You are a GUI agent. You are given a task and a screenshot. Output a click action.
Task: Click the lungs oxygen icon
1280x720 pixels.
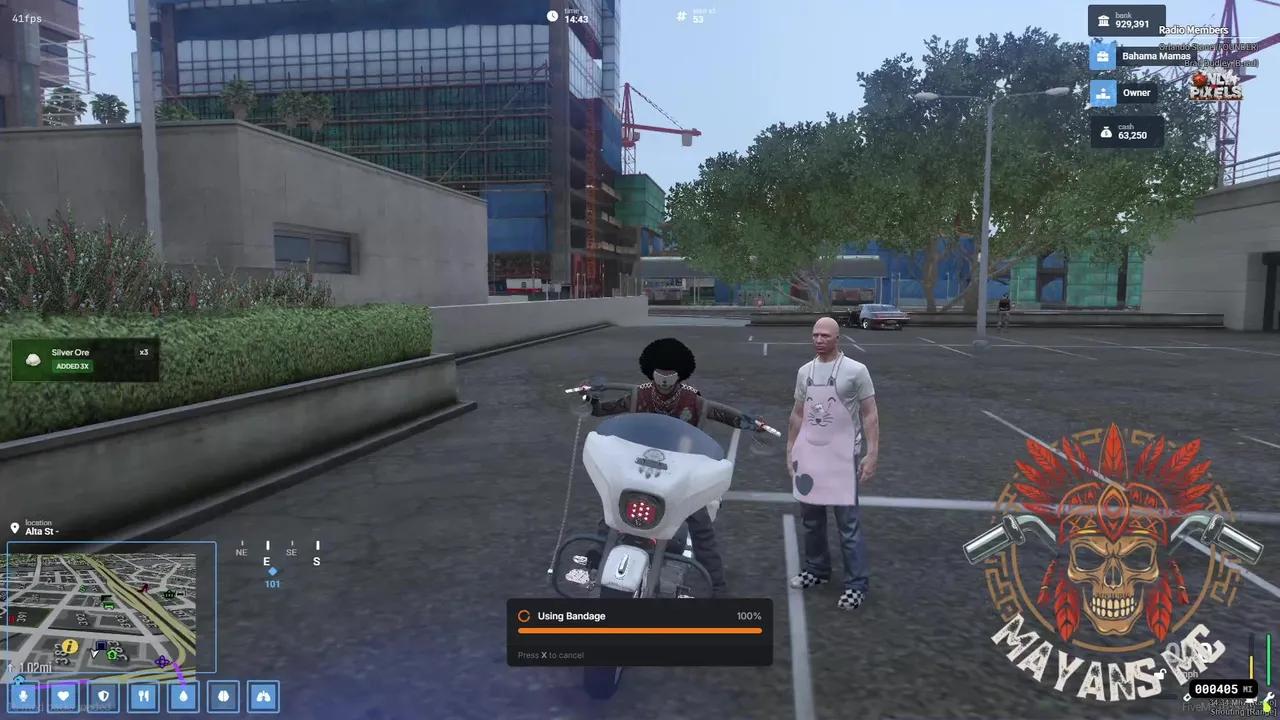tap(263, 697)
